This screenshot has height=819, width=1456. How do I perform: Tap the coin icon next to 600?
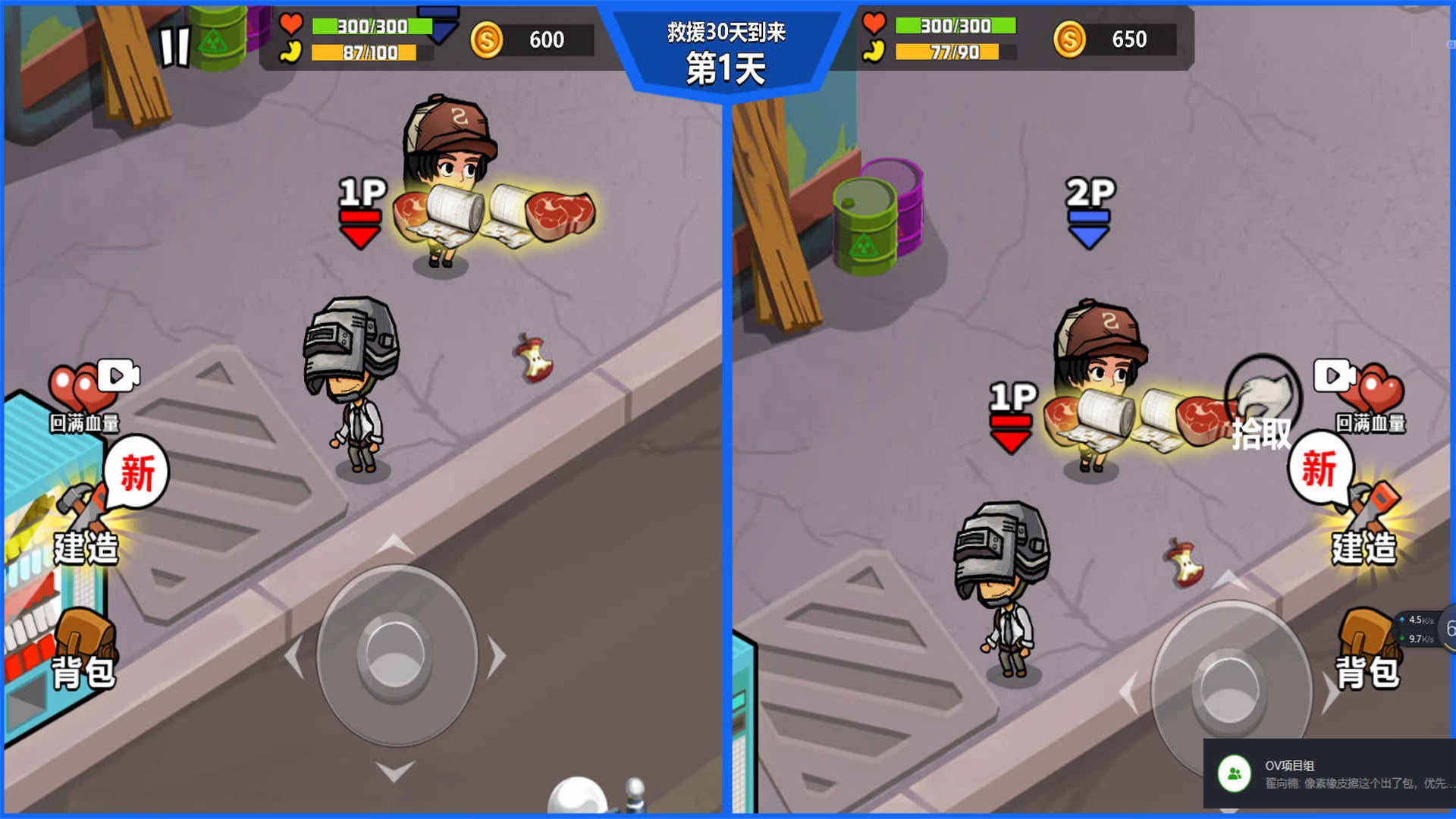tap(486, 39)
